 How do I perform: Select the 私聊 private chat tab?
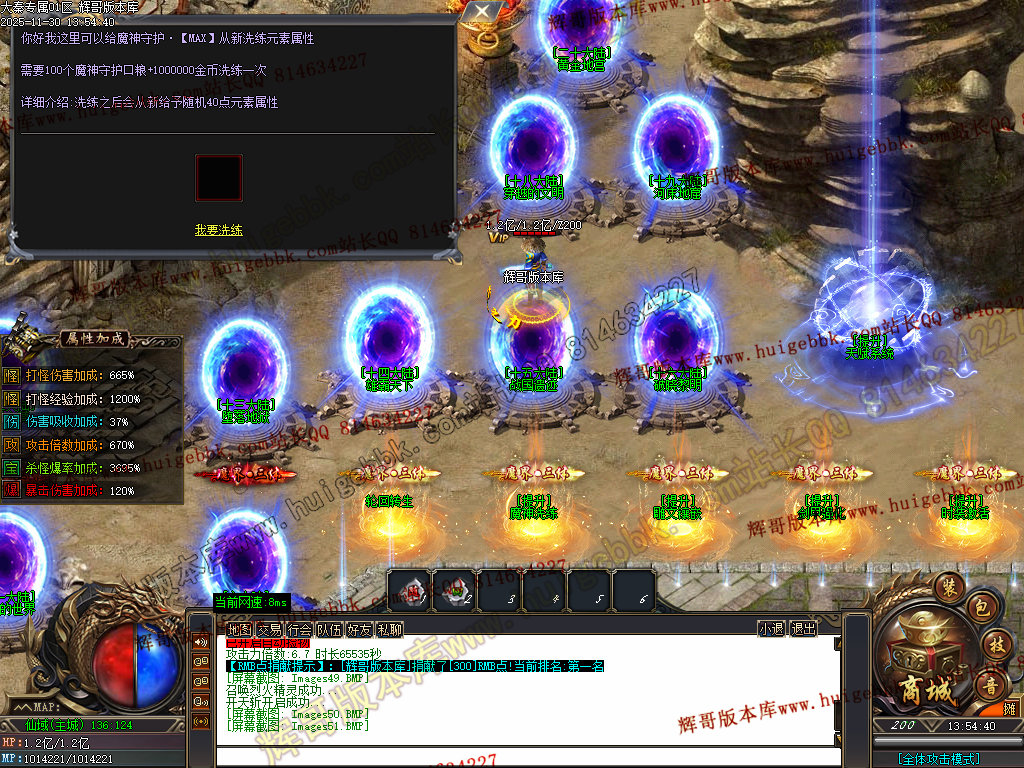[x=389, y=629]
